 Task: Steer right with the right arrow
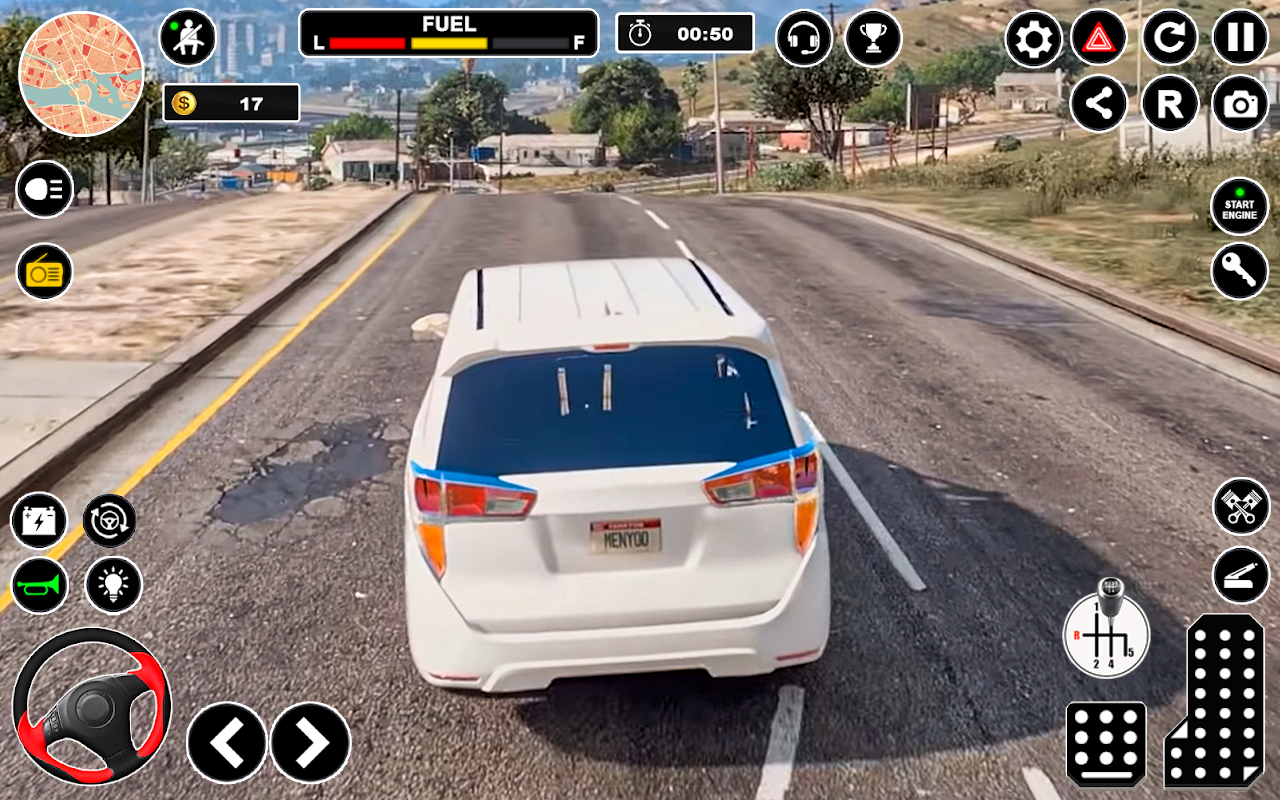tap(311, 742)
